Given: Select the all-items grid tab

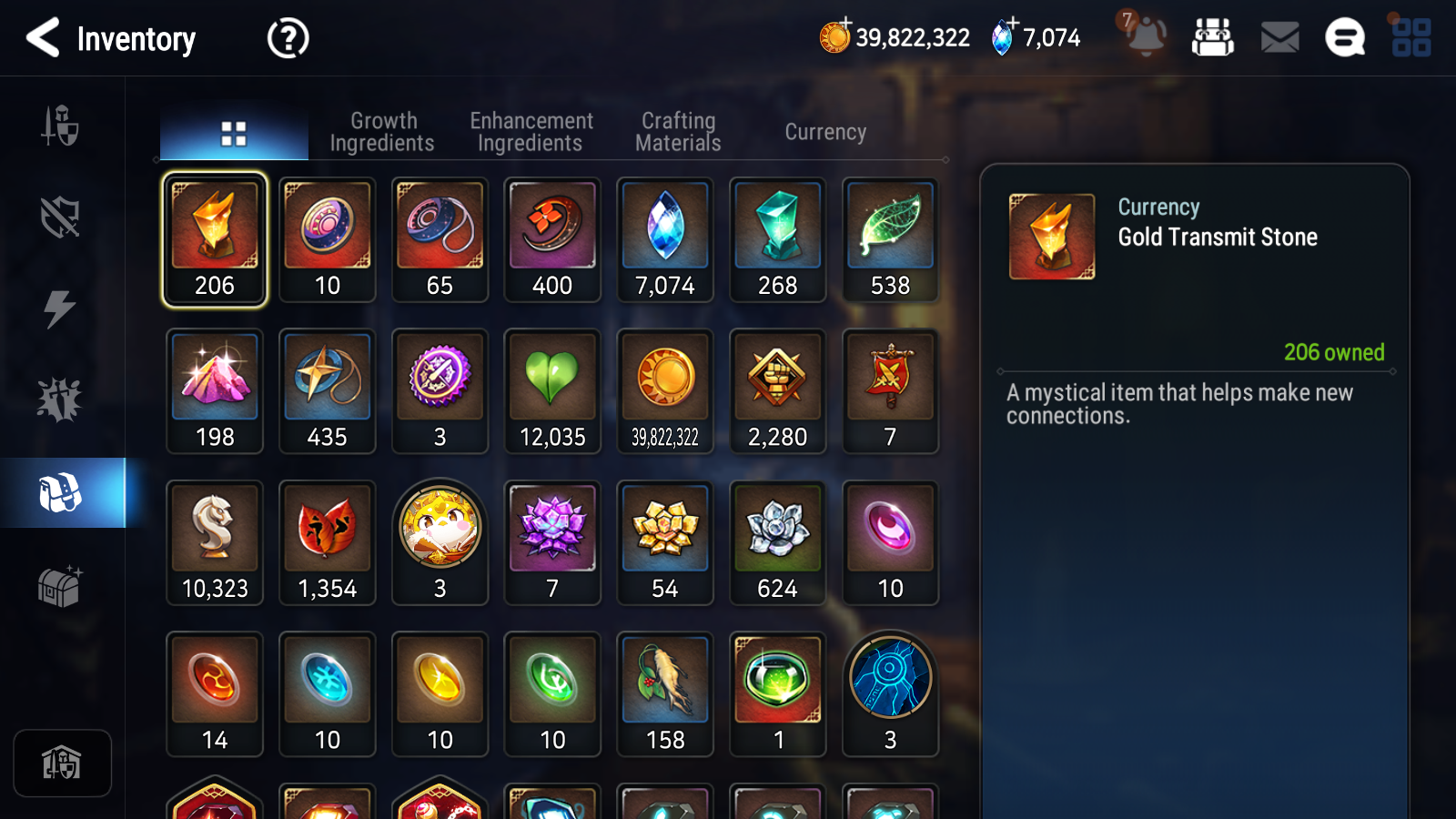Looking at the screenshot, I should click(234, 134).
